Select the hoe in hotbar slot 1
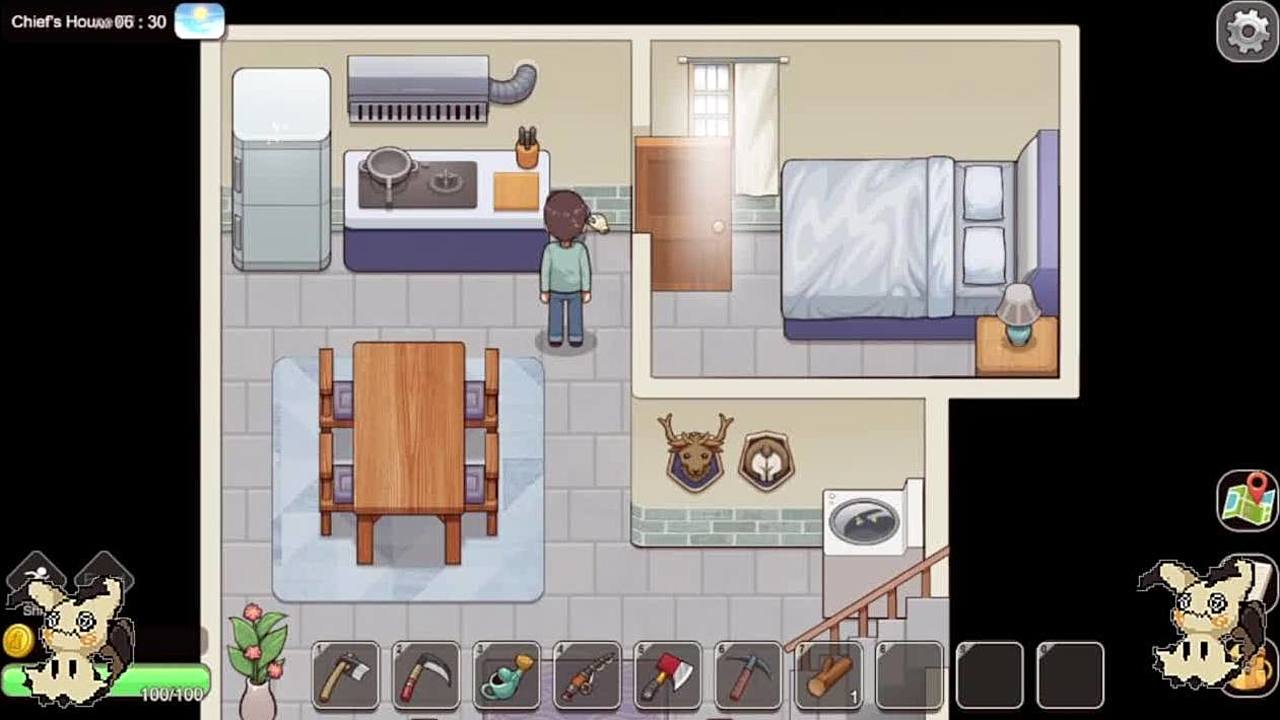 tap(346, 675)
